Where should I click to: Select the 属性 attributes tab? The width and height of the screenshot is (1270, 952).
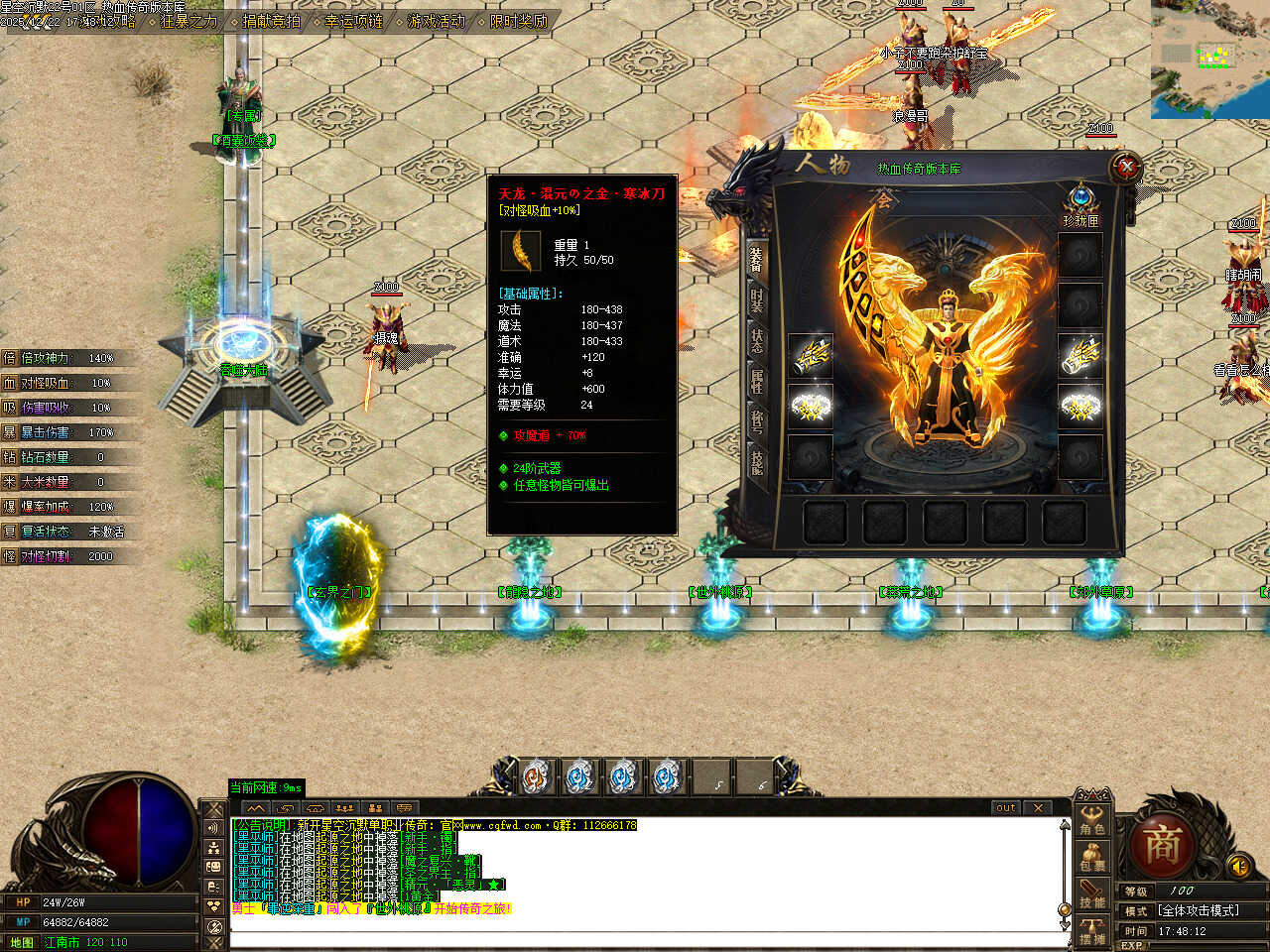click(757, 381)
